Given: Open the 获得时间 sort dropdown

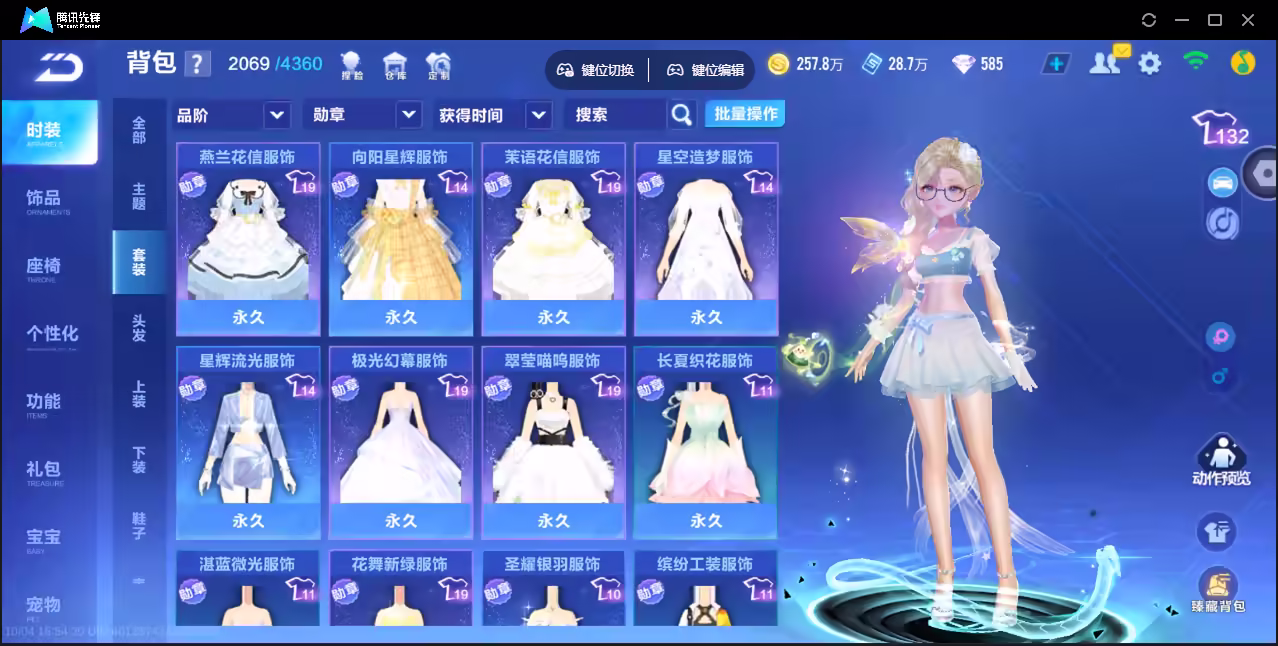Looking at the screenshot, I should pyautogui.click(x=539, y=115).
